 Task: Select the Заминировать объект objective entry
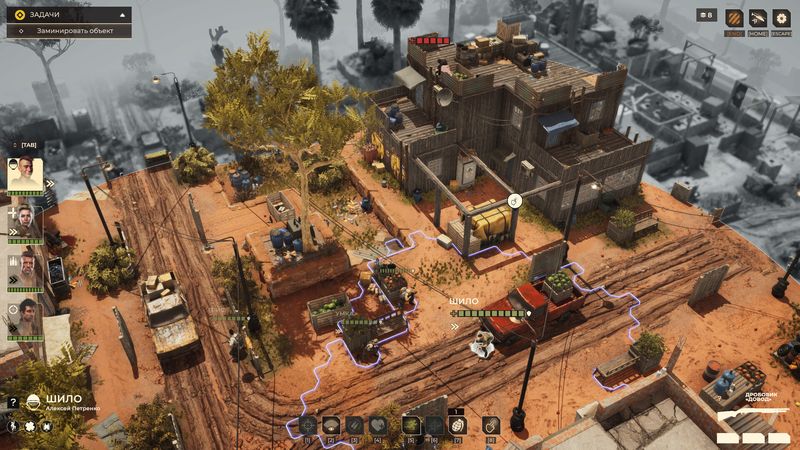[x=70, y=31]
